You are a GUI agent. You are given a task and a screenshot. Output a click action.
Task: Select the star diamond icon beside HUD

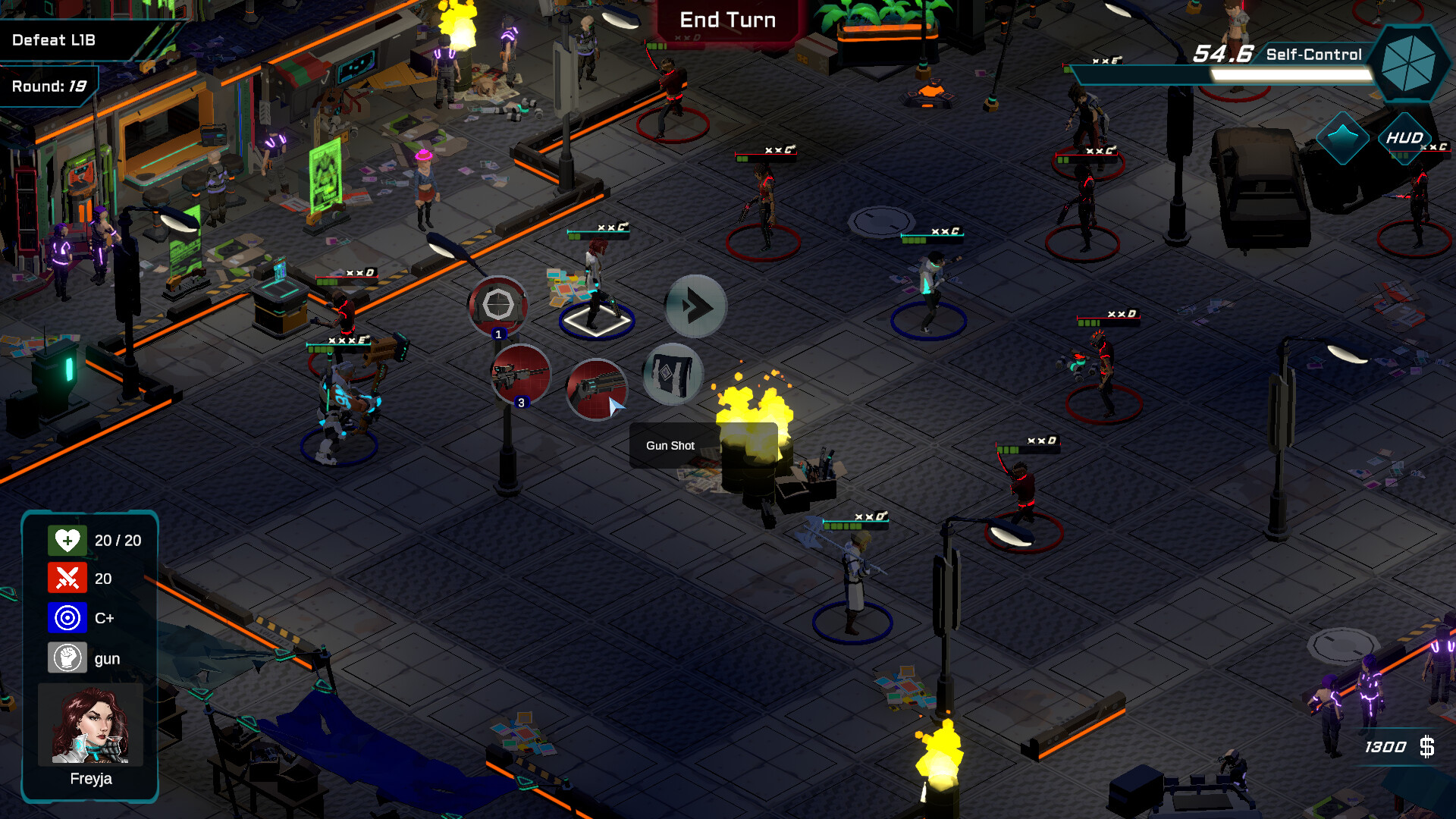(x=1345, y=139)
